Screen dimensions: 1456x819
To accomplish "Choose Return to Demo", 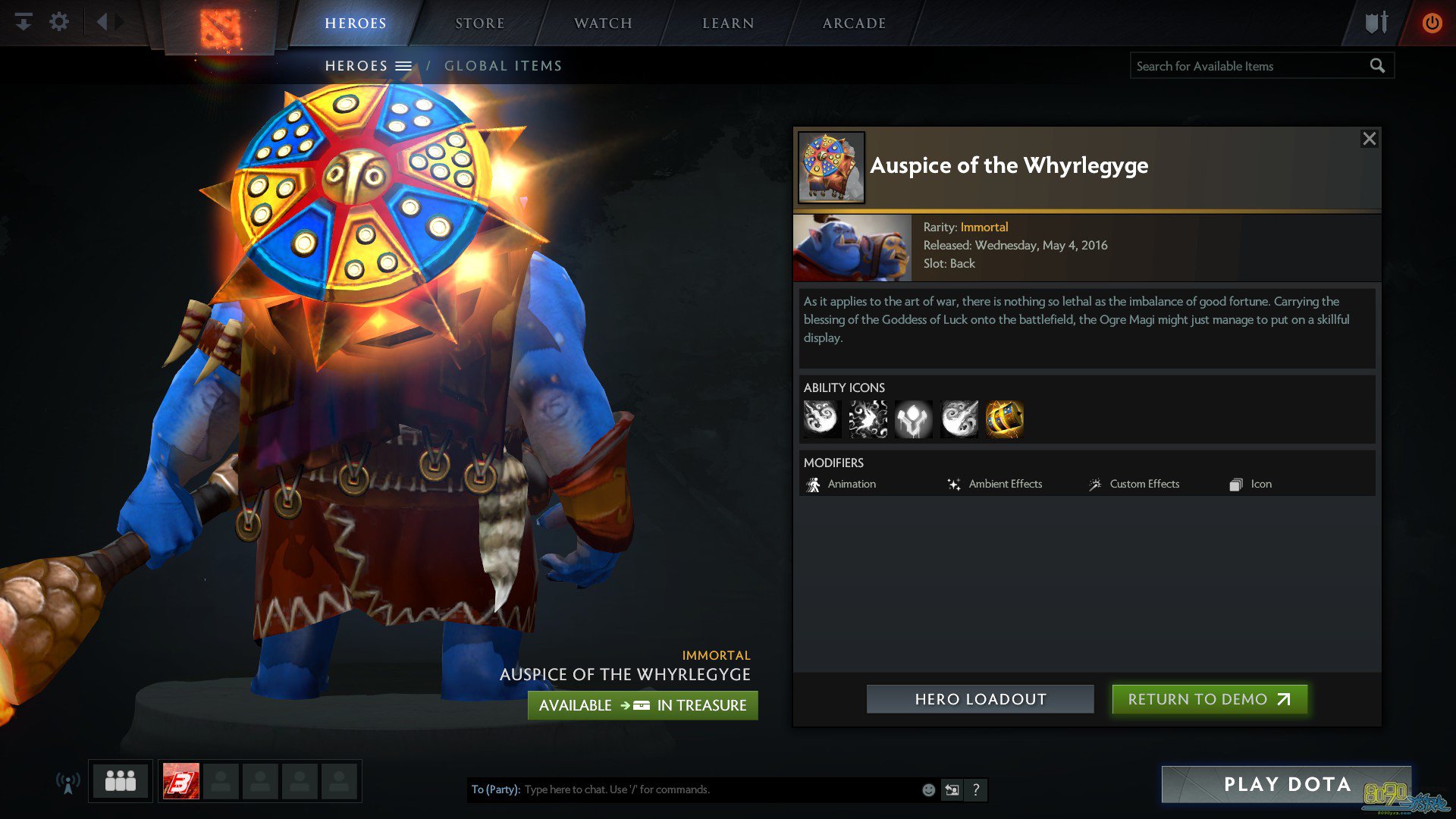I will pyautogui.click(x=1209, y=699).
